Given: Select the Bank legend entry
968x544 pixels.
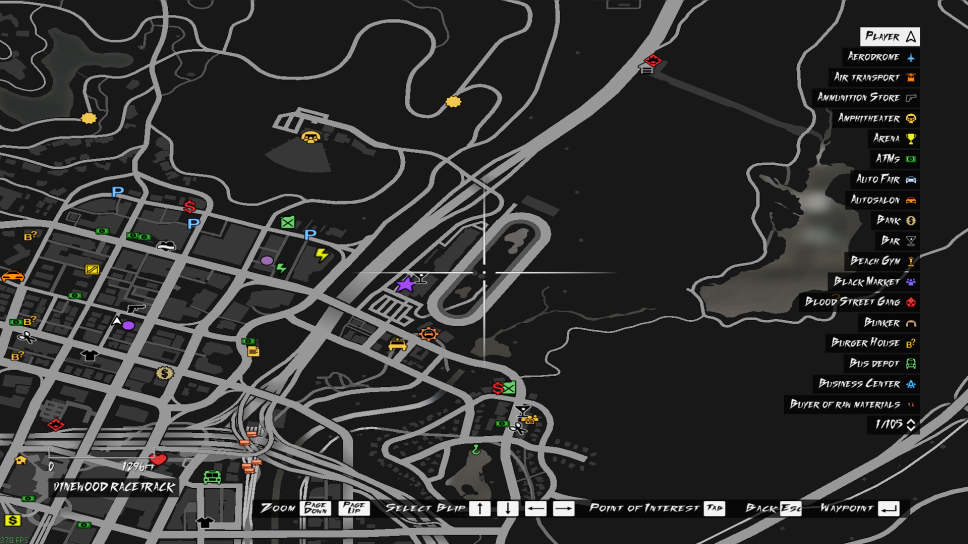Looking at the screenshot, I should 897,220.
